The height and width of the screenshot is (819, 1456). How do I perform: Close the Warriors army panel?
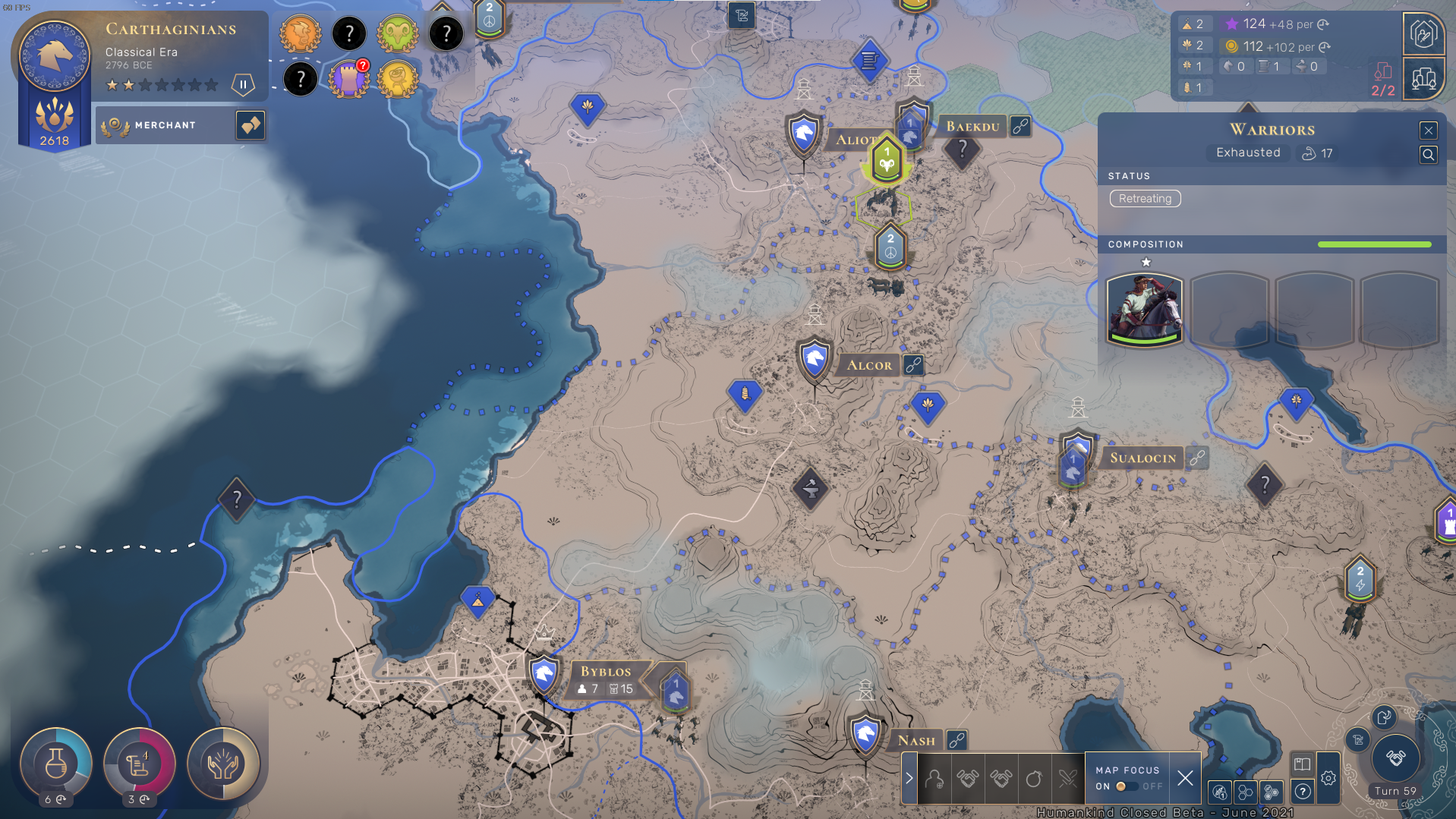tap(1428, 131)
